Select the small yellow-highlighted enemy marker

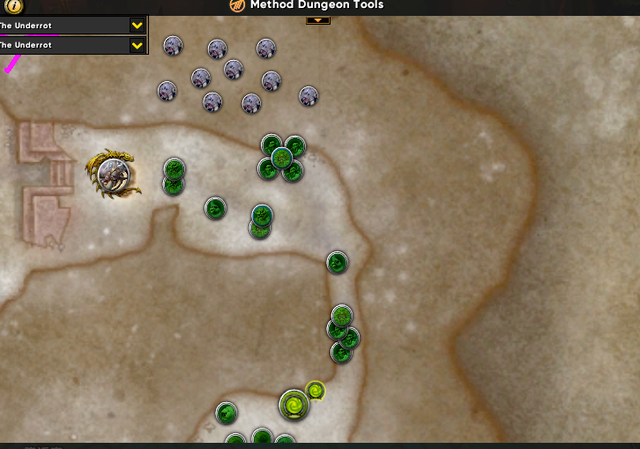[x=316, y=390]
